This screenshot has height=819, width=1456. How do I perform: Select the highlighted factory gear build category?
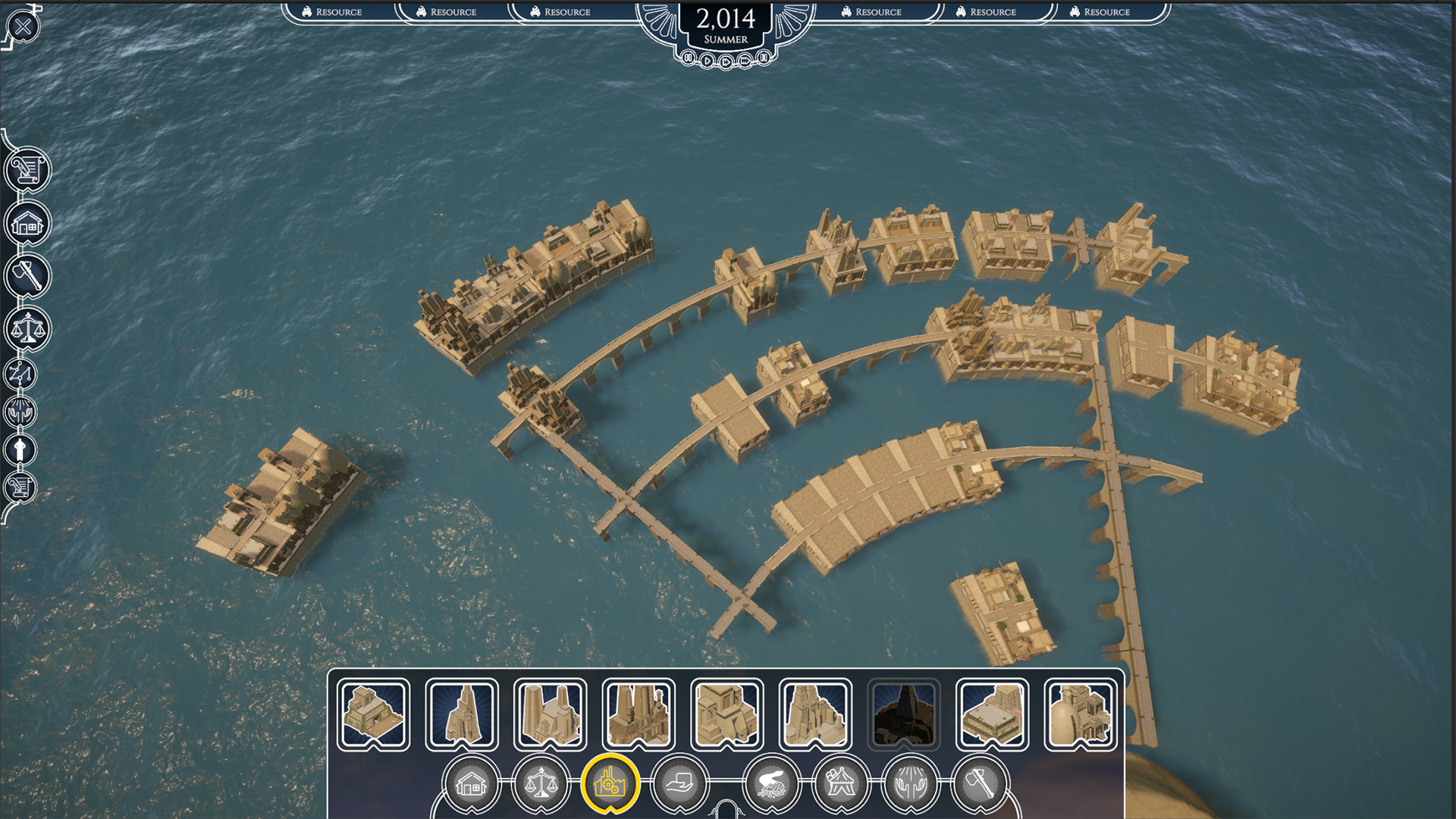(610, 784)
